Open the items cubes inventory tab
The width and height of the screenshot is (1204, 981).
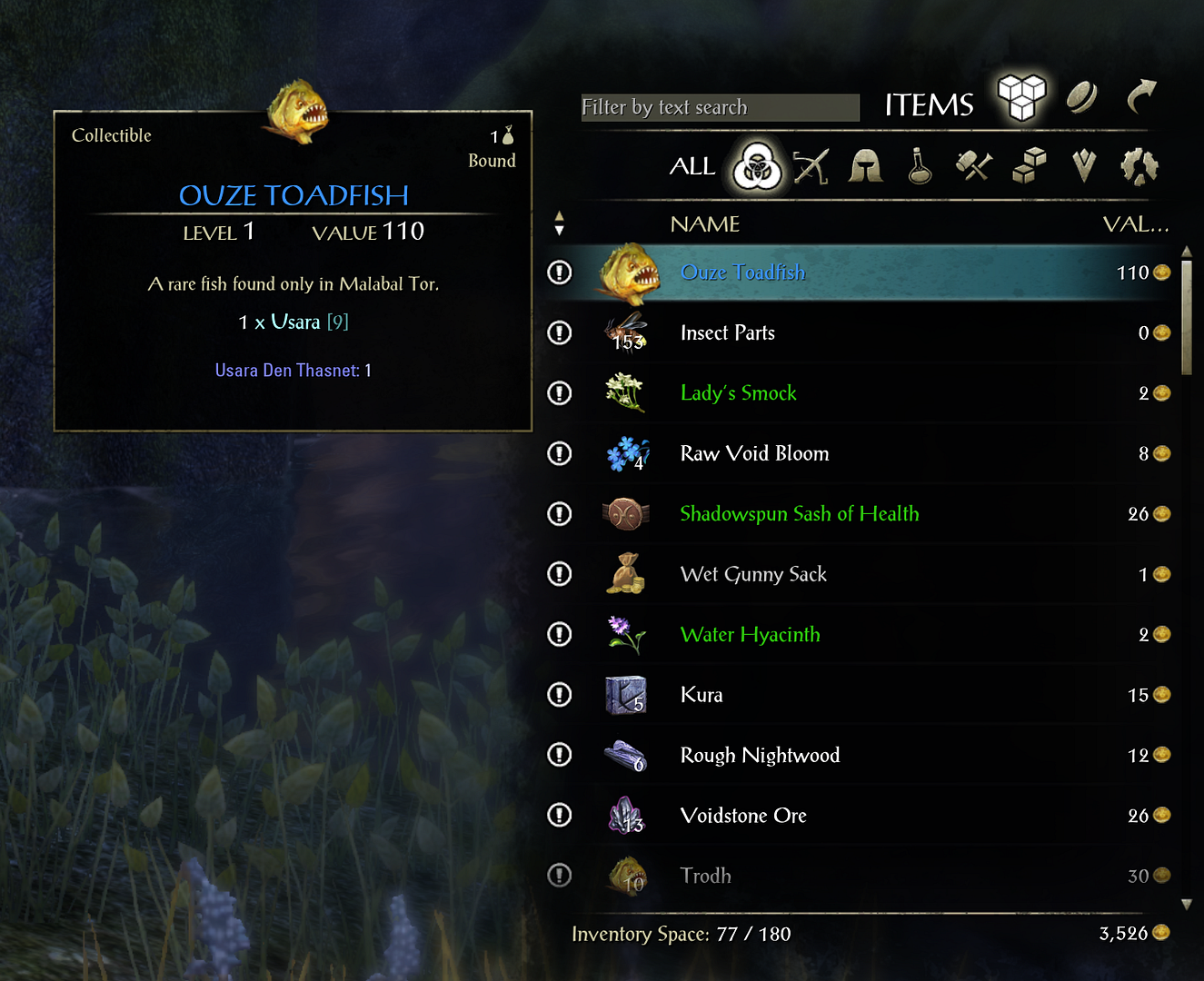click(x=1021, y=96)
